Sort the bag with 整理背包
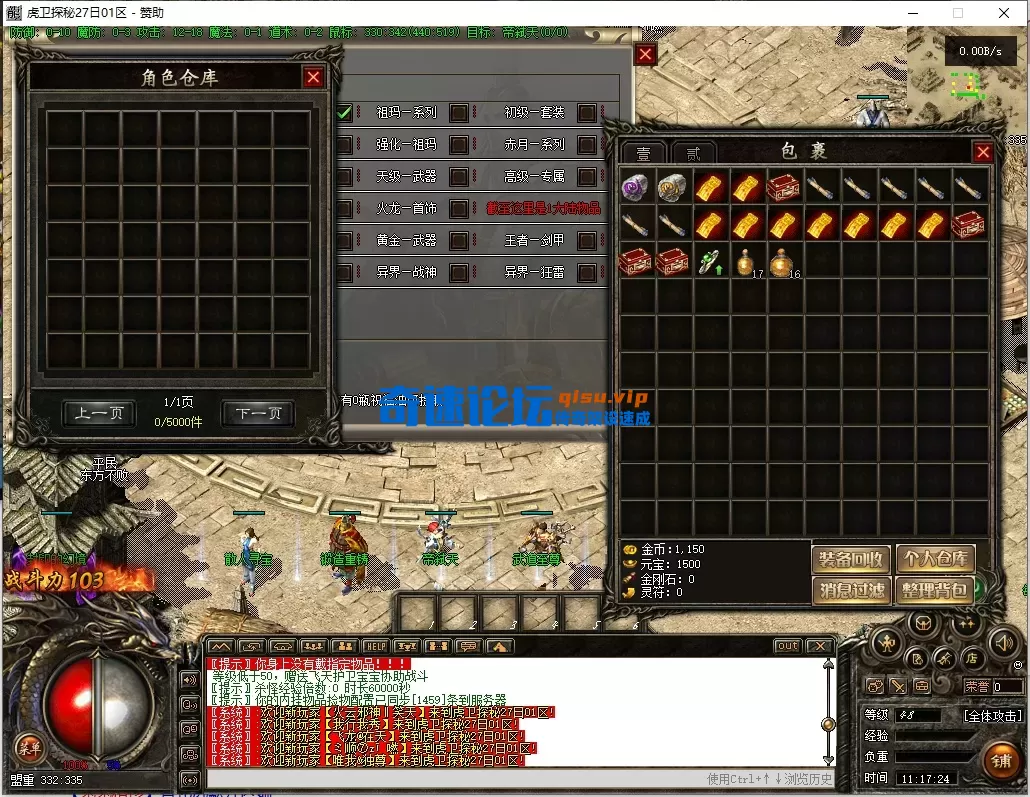1030x797 pixels. pyautogui.click(x=934, y=590)
